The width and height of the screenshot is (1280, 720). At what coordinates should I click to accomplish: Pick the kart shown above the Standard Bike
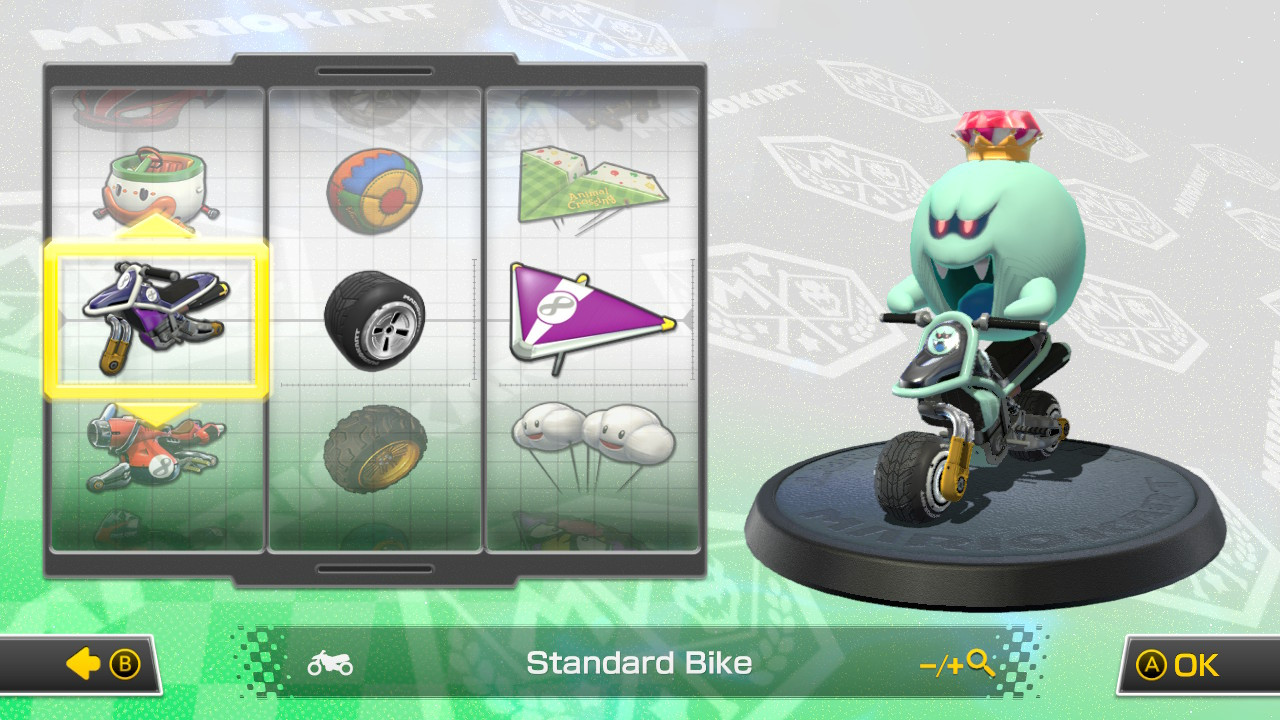point(155,185)
